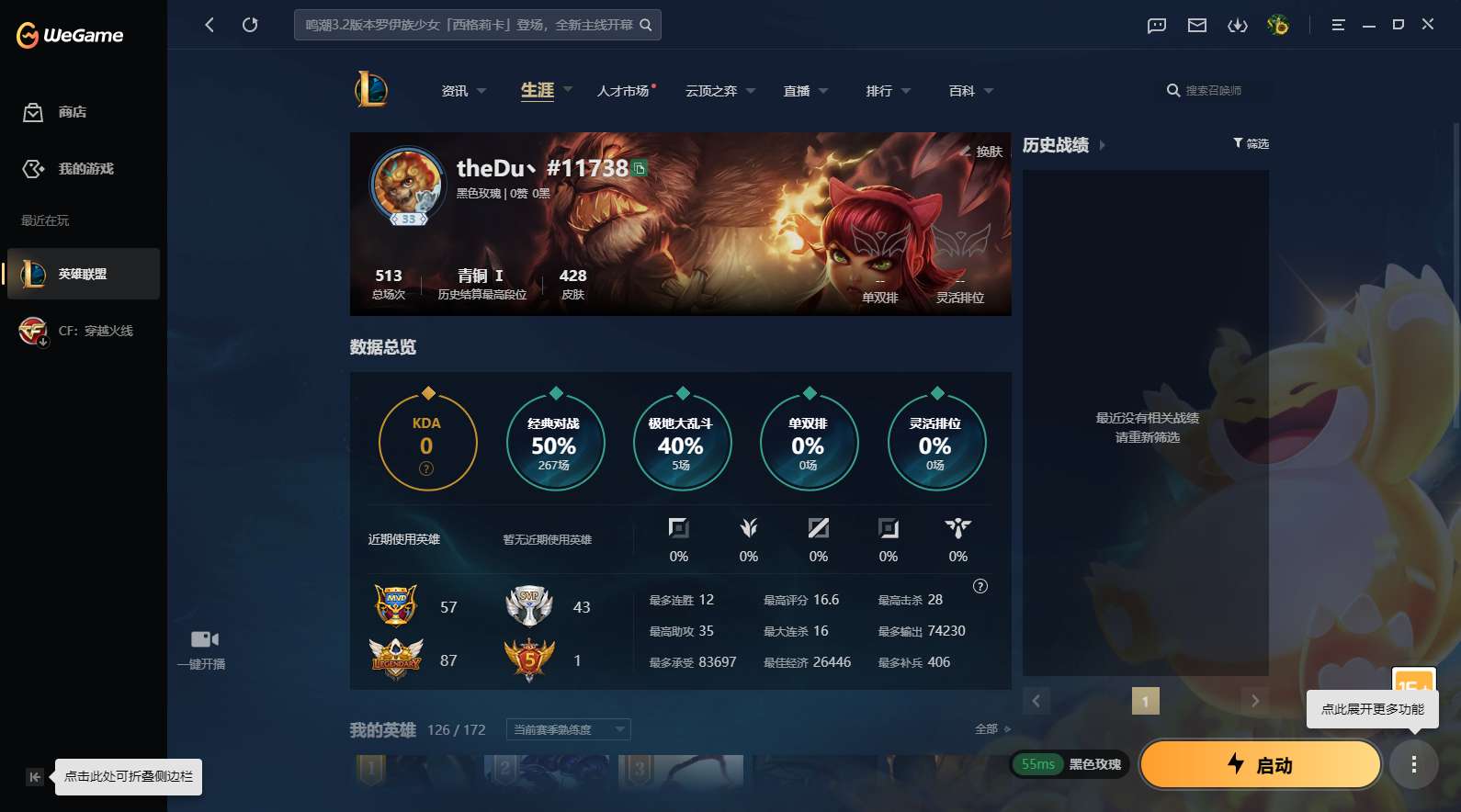1461x812 pixels.
Task: Open the 当前赛季熟练度 dropdown
Action: (566, 729)
